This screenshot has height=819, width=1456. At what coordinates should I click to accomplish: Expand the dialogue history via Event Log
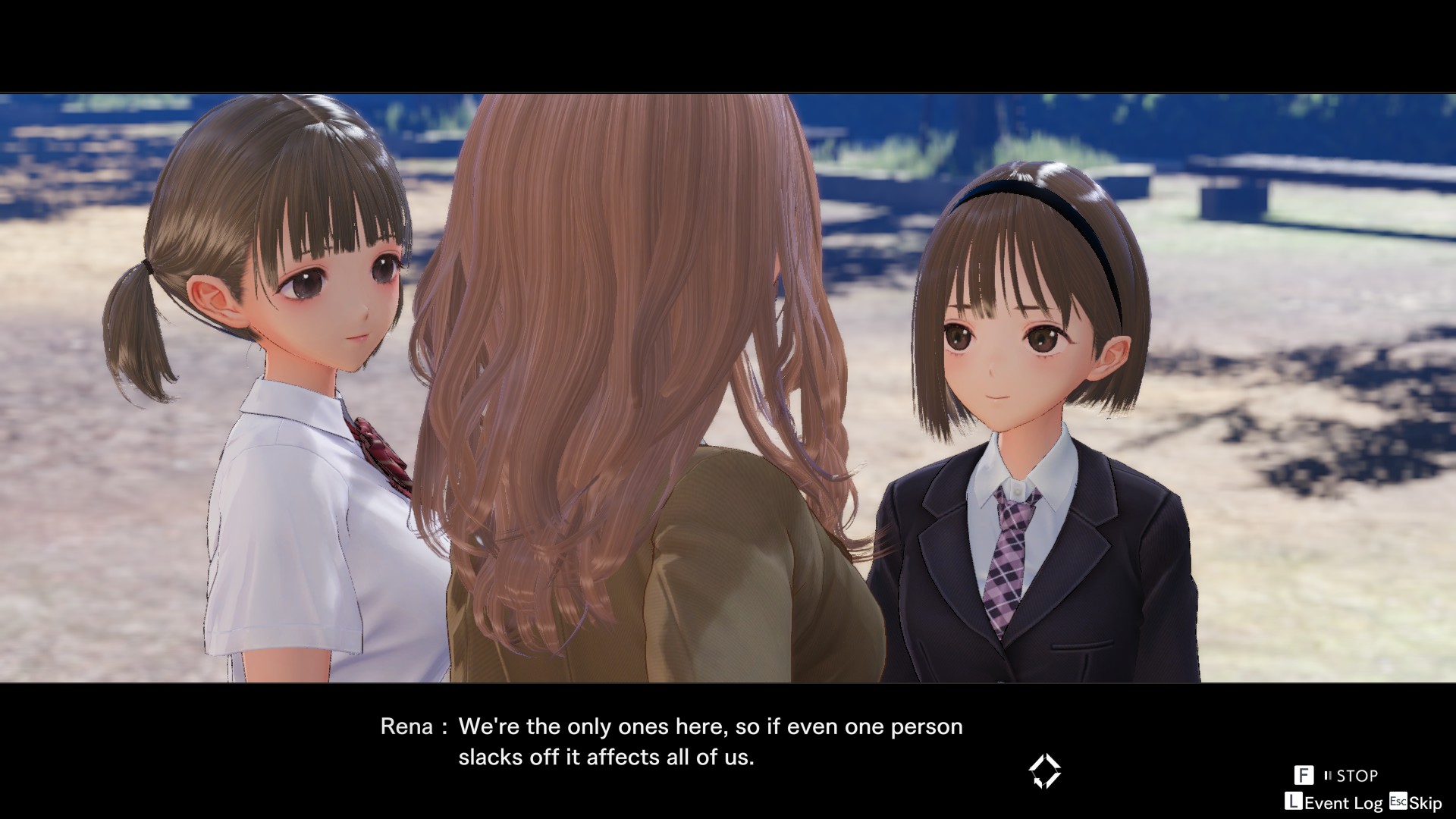pos(1344,802)
